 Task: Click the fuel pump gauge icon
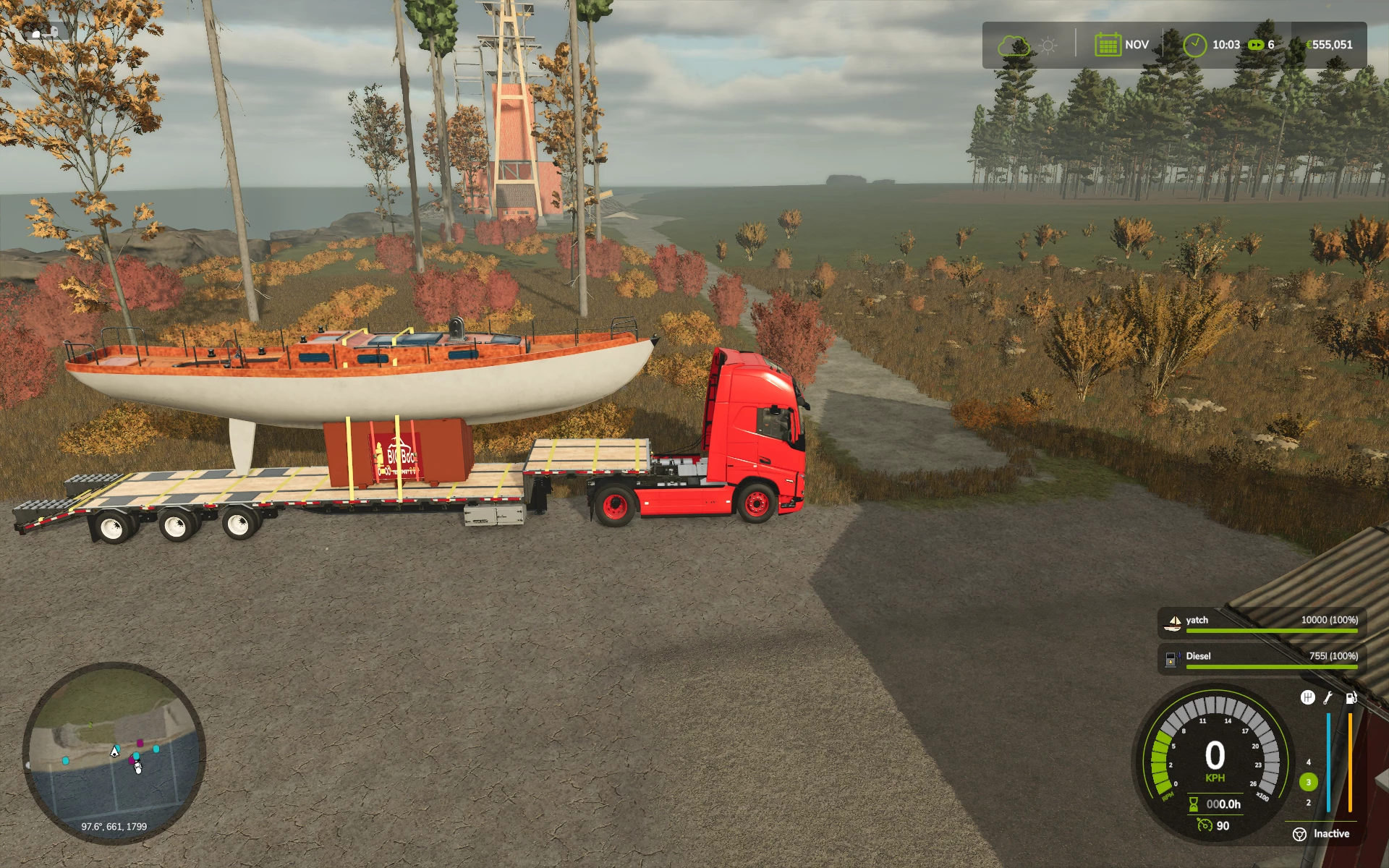(1351, 697)
